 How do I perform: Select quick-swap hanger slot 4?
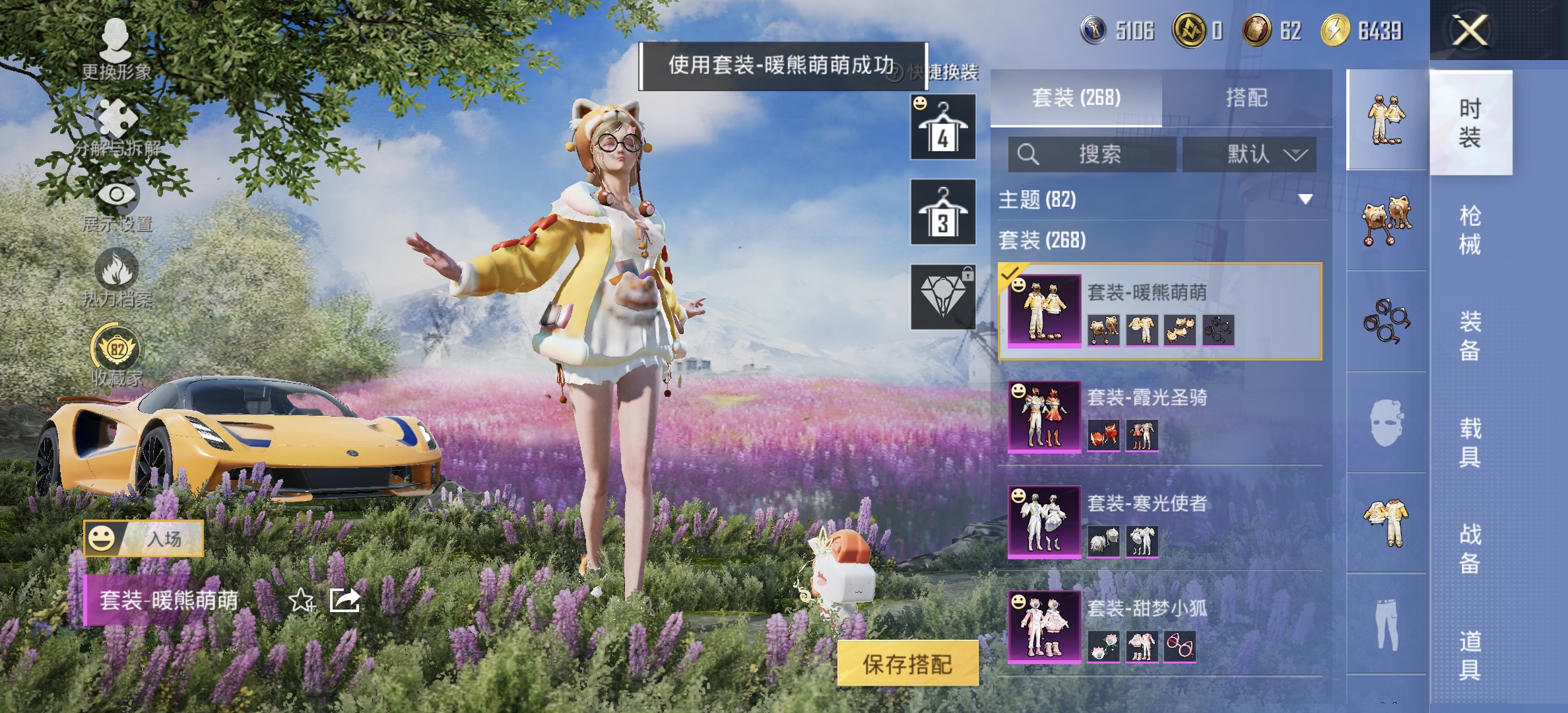[x=942, y=127]
